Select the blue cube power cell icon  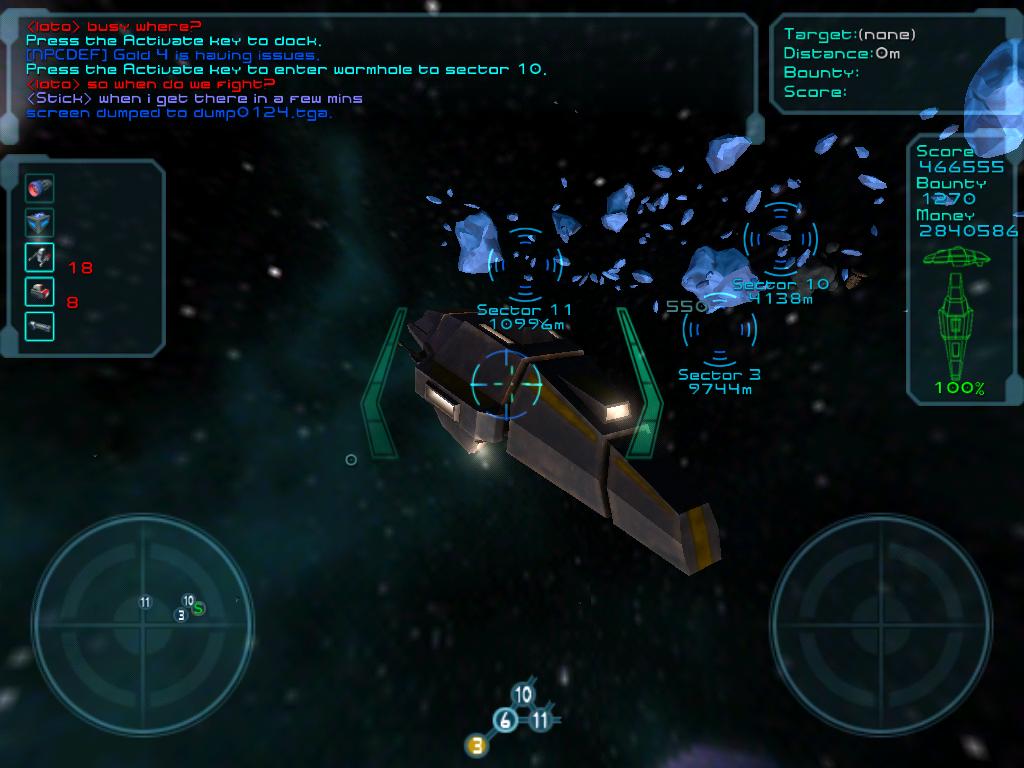[40, 222]
